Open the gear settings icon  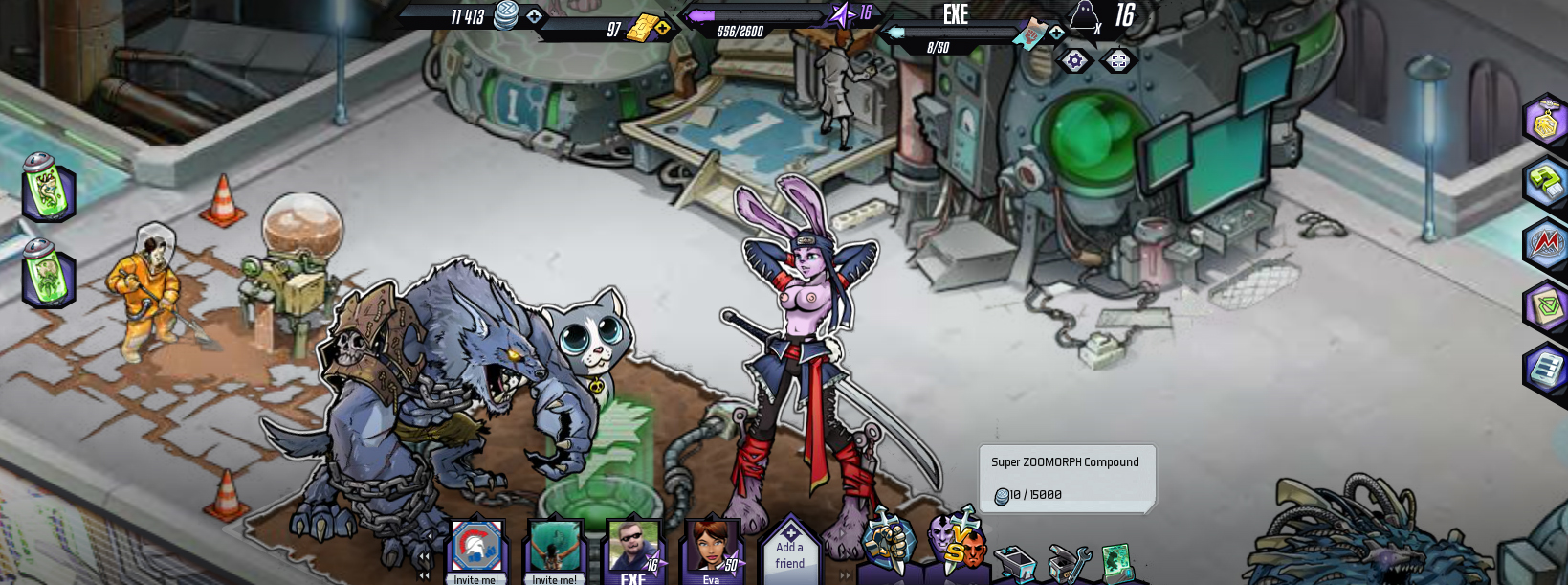coord(1074,61)
